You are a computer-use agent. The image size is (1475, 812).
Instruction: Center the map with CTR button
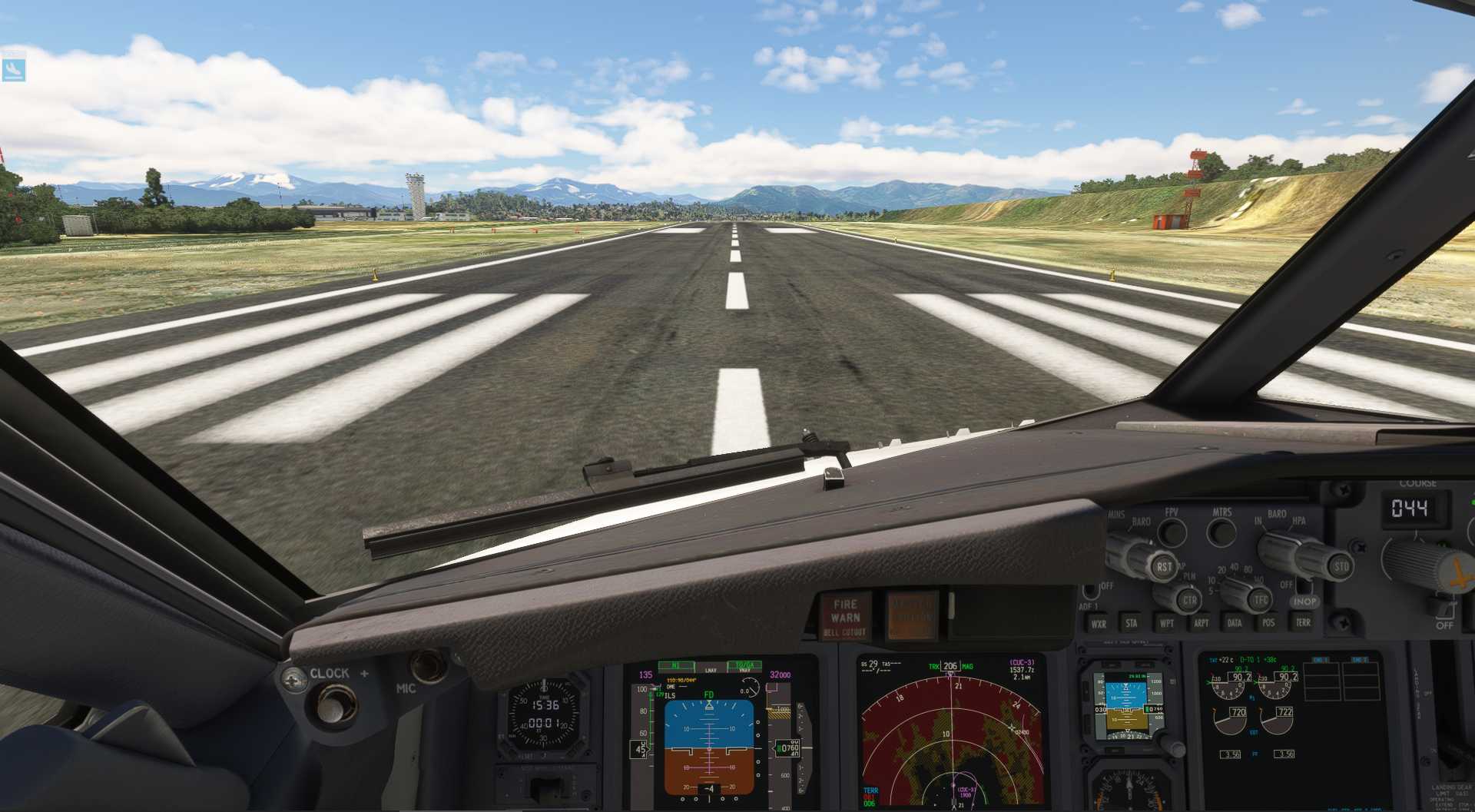[1189, 600]
